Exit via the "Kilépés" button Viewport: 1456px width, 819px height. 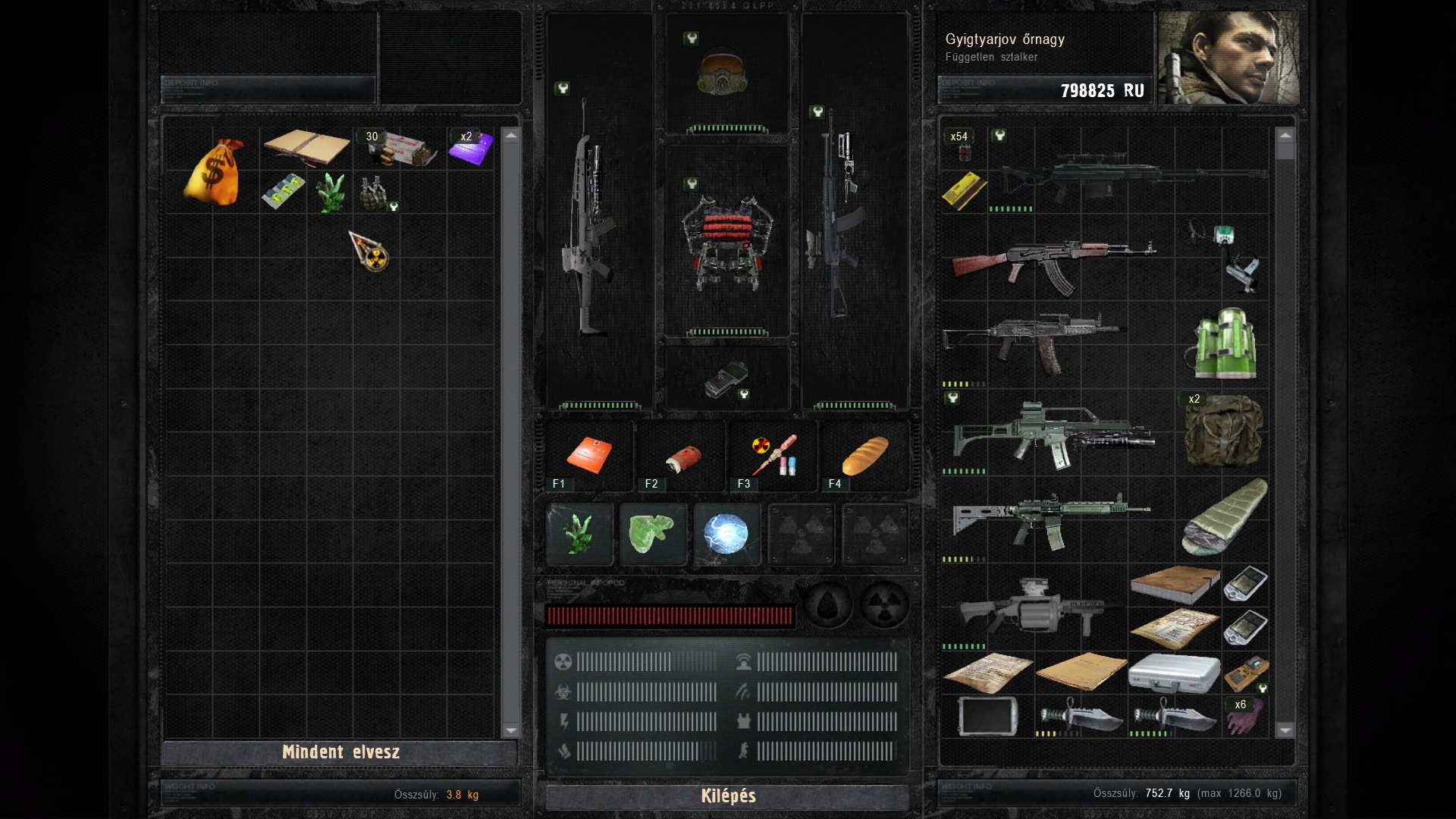(727, 796)
